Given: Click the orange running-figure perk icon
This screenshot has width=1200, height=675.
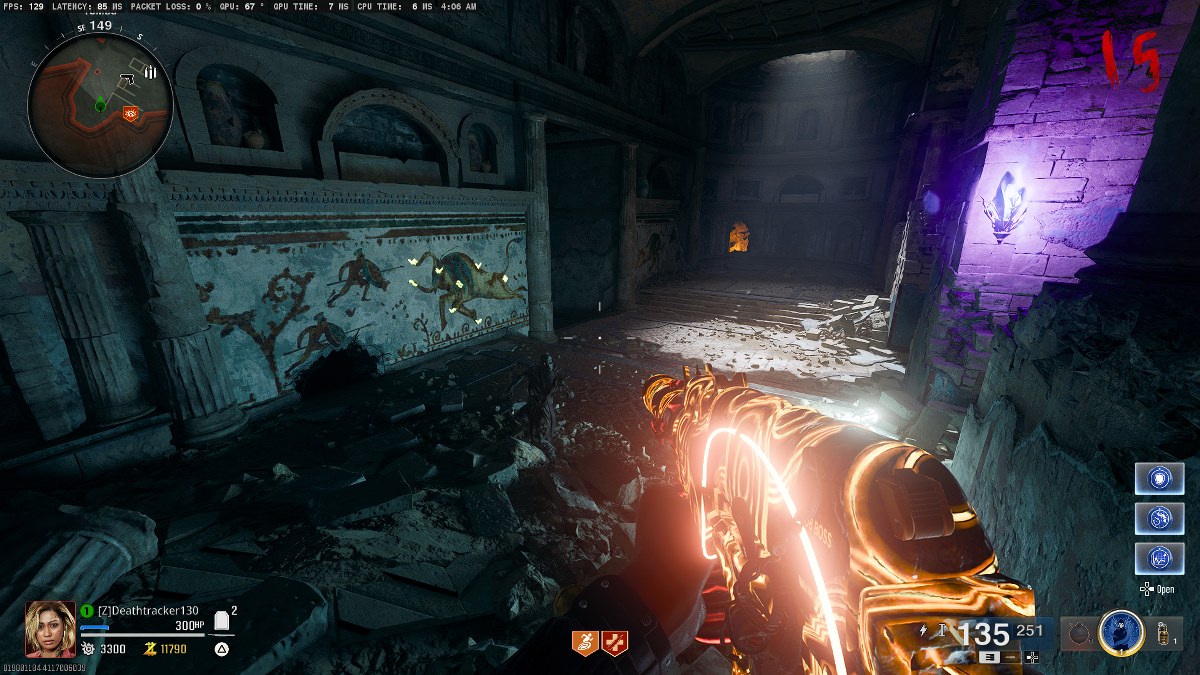Looking at the screenshot, I should coord(584,643).
